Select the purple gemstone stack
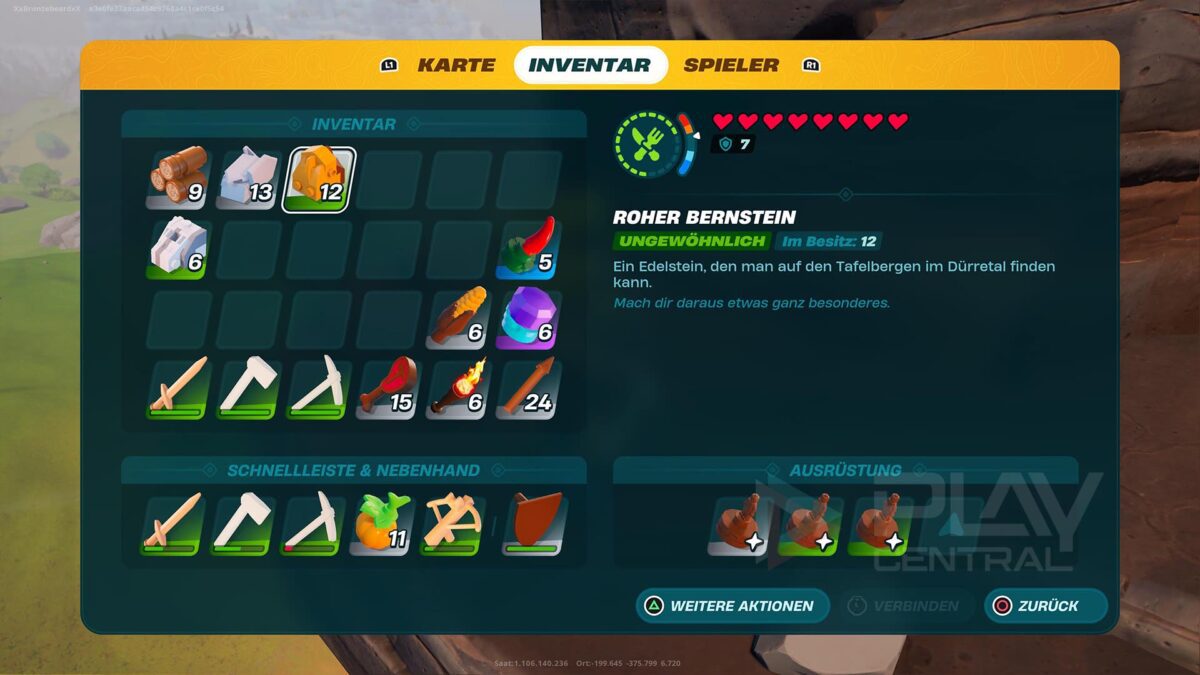Screen dimensions: 1200x675 [529, 318]
